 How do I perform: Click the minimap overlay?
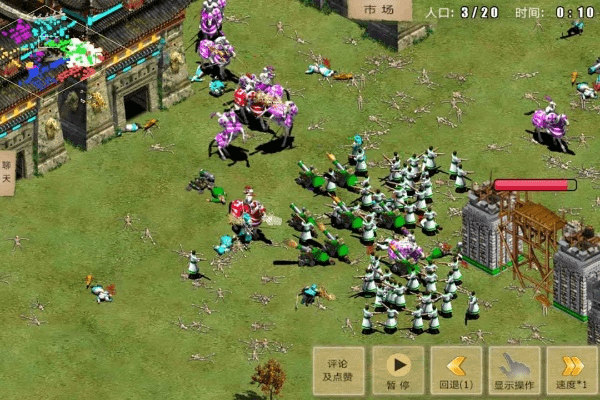tap(50, 50)
